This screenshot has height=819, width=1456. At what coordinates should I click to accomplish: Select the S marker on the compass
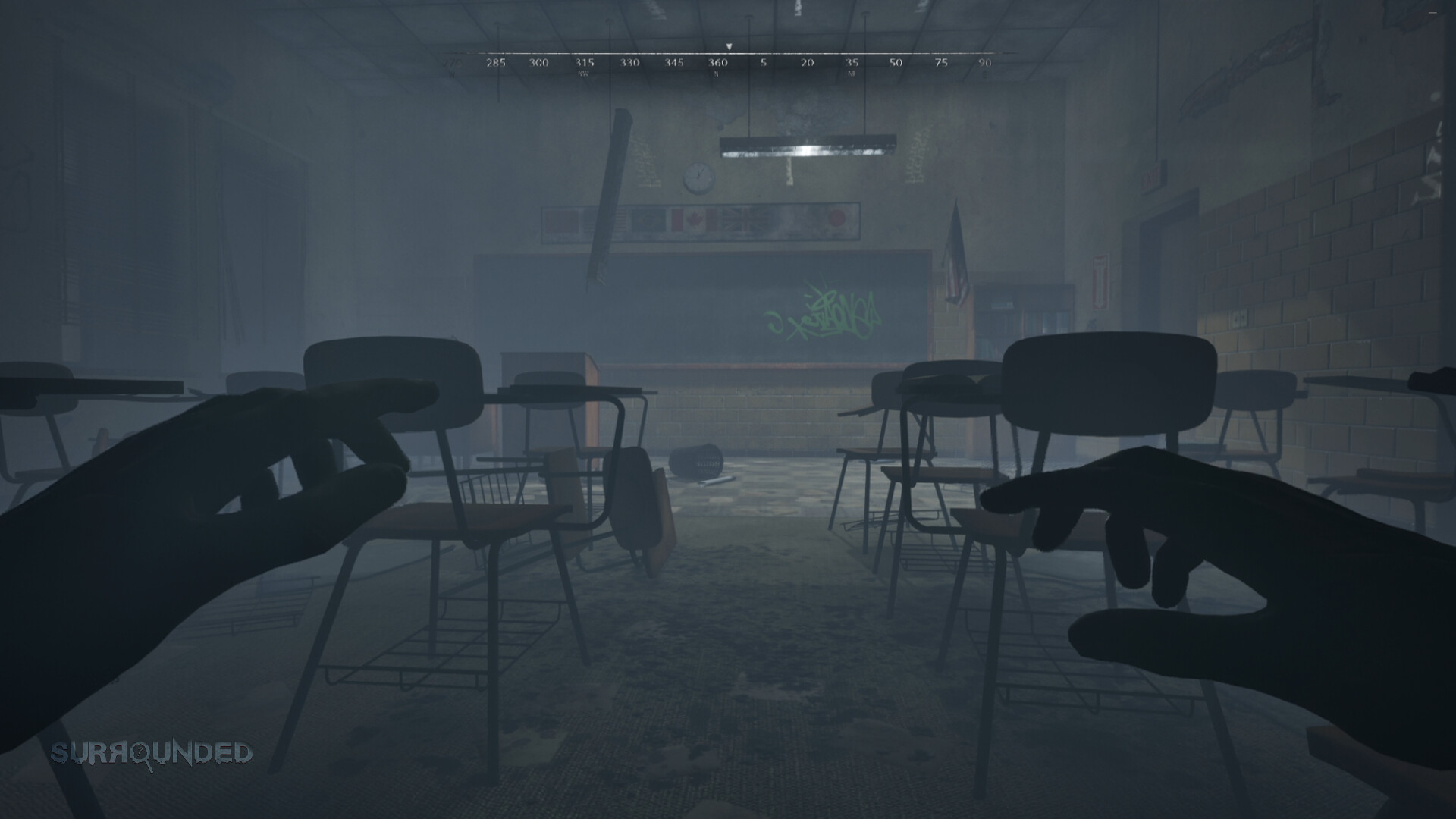point(716,74)
